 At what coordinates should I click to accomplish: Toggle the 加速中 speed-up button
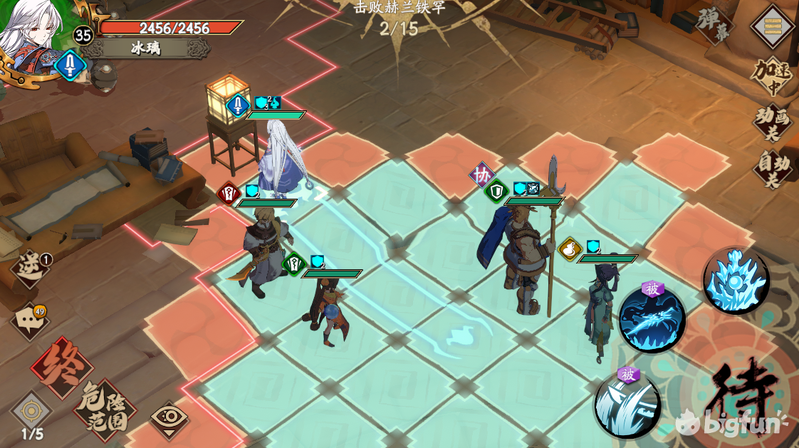point(773,74)
